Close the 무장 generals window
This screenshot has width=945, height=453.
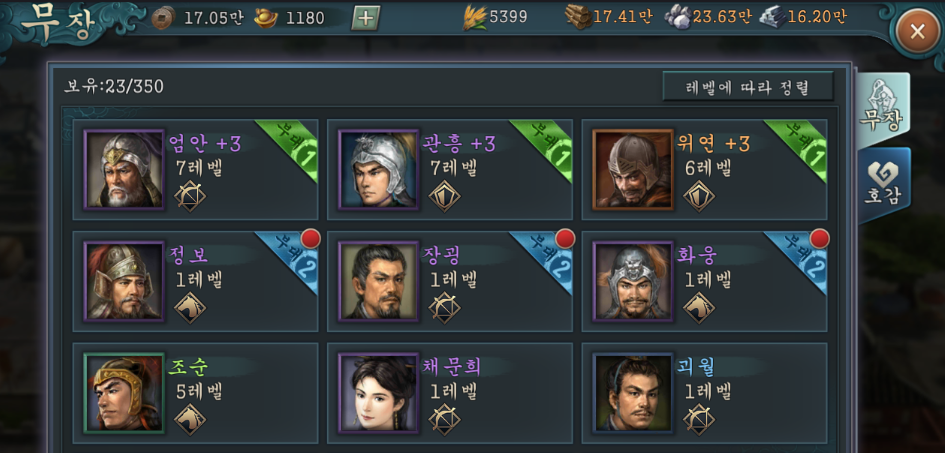click(916, 33)
